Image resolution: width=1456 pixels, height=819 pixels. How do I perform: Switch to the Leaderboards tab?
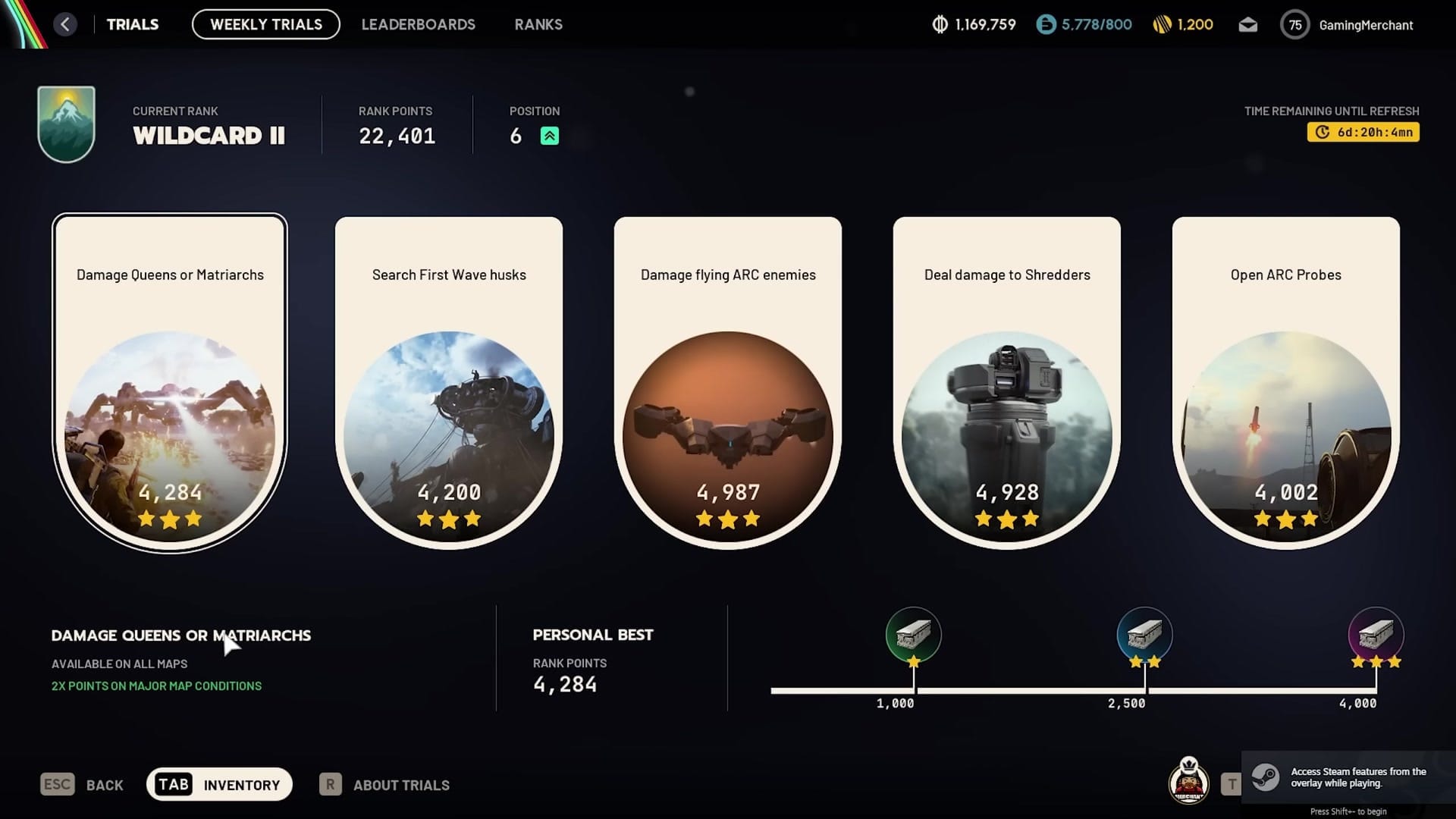[419, 24]
